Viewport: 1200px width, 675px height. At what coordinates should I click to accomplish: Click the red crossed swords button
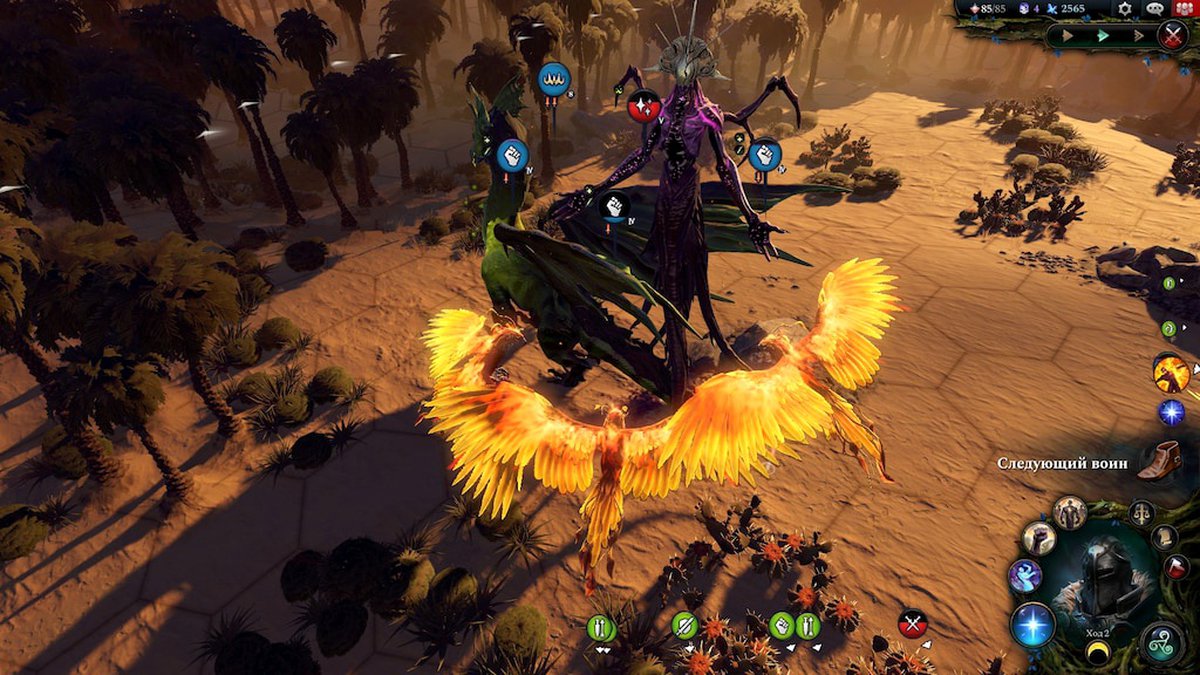(x=1173, y=35)
